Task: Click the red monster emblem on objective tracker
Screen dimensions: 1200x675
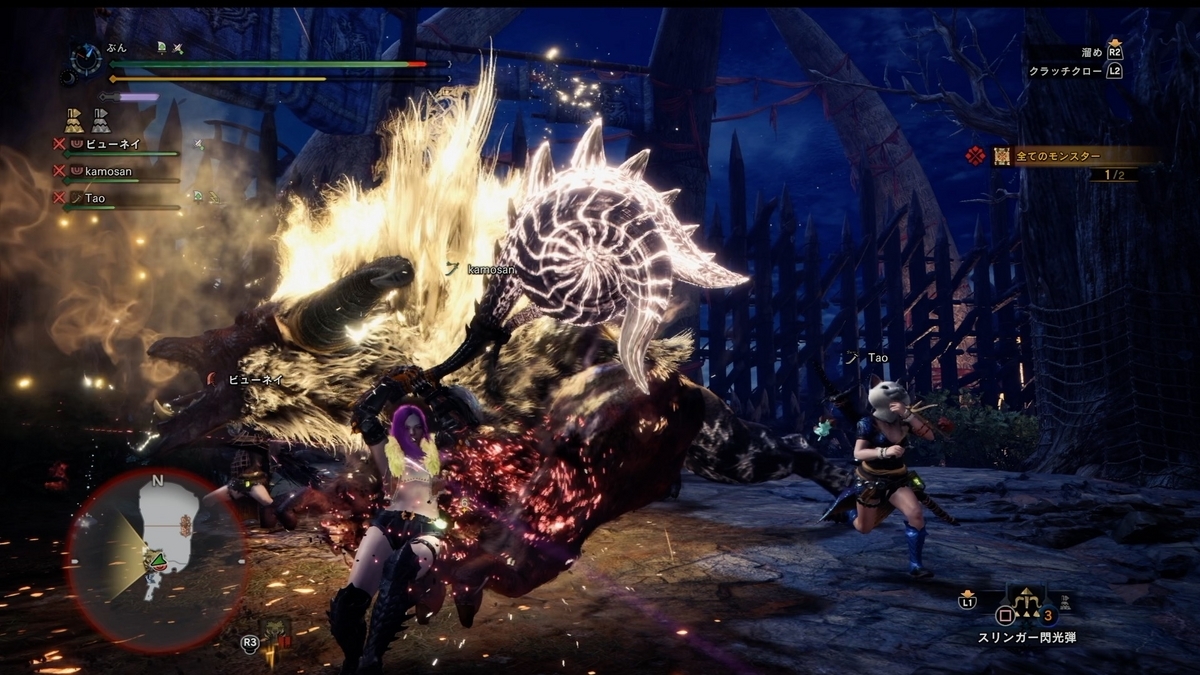Action: click(x=975, y=156)
